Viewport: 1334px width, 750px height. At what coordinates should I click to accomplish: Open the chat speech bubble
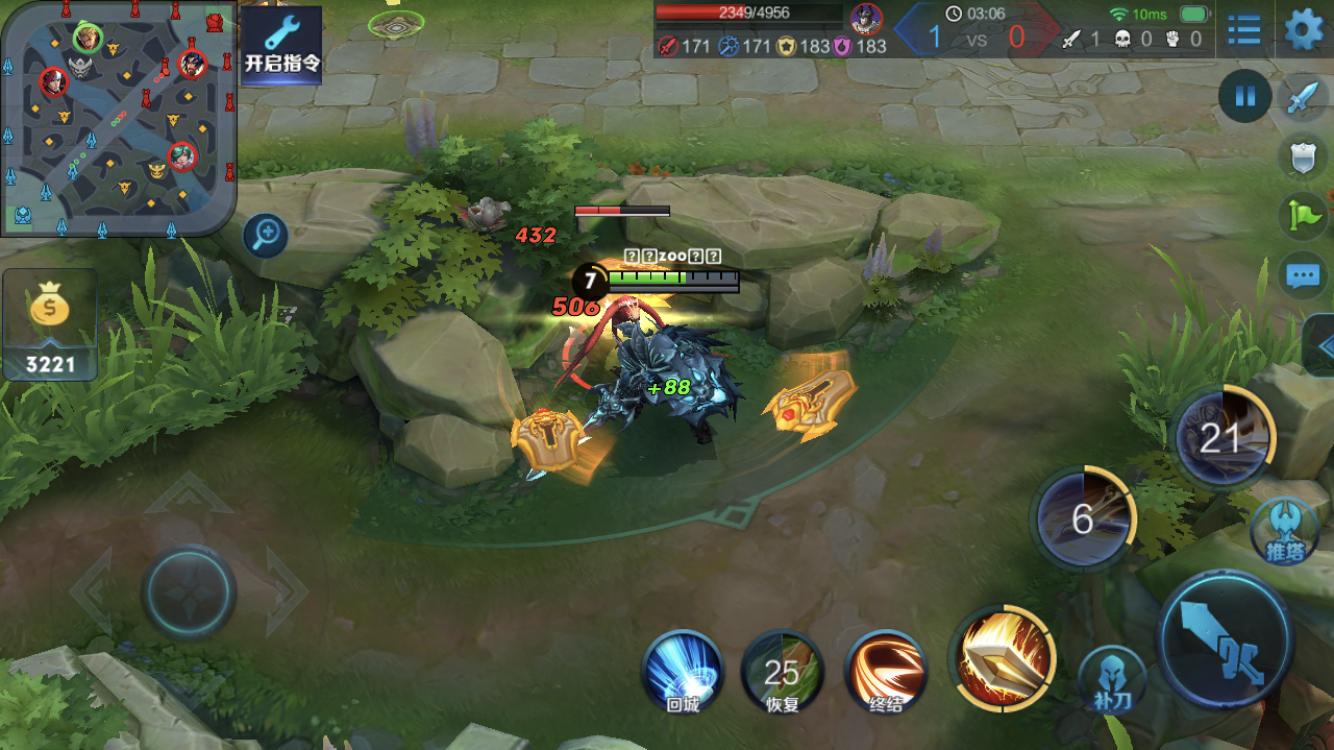[1303, 274]
